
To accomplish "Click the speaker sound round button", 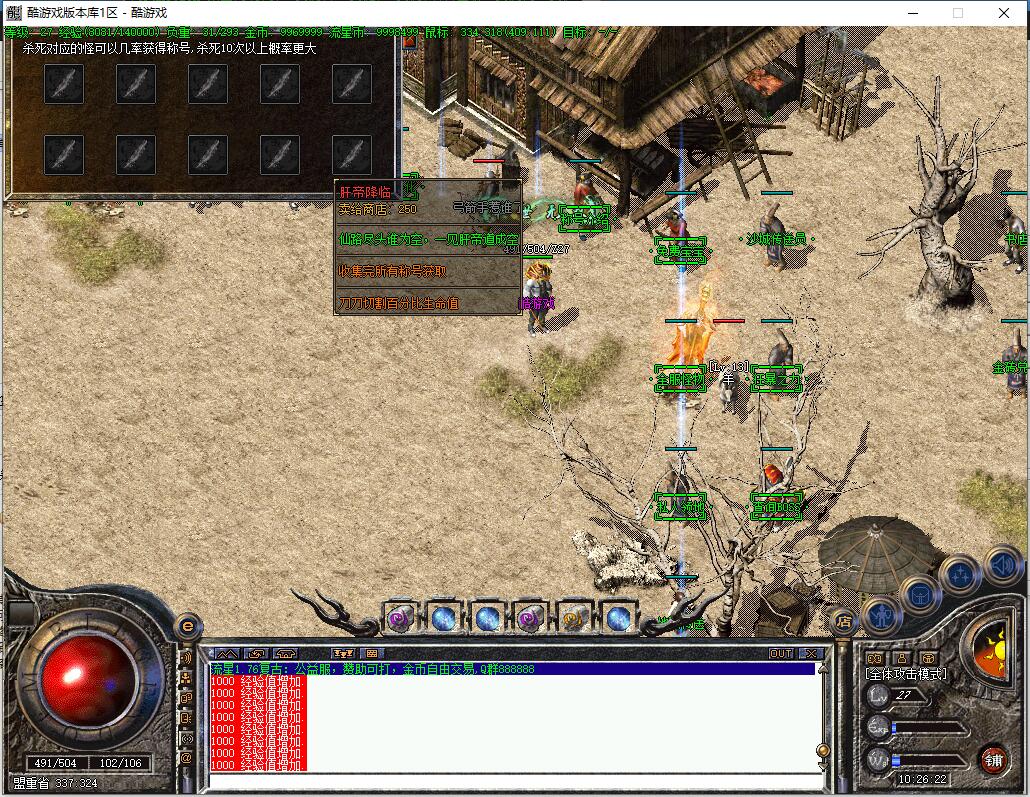I will 1001,565.
